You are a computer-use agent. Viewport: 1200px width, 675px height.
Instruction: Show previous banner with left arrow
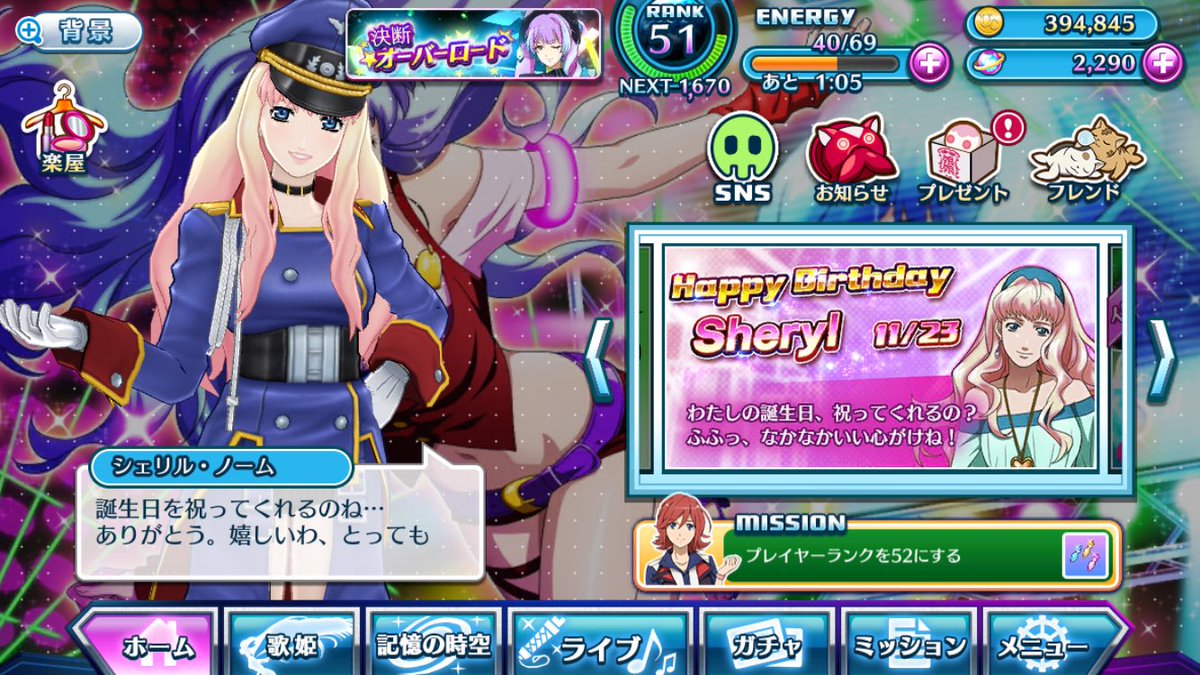click(x=598, y=360)
